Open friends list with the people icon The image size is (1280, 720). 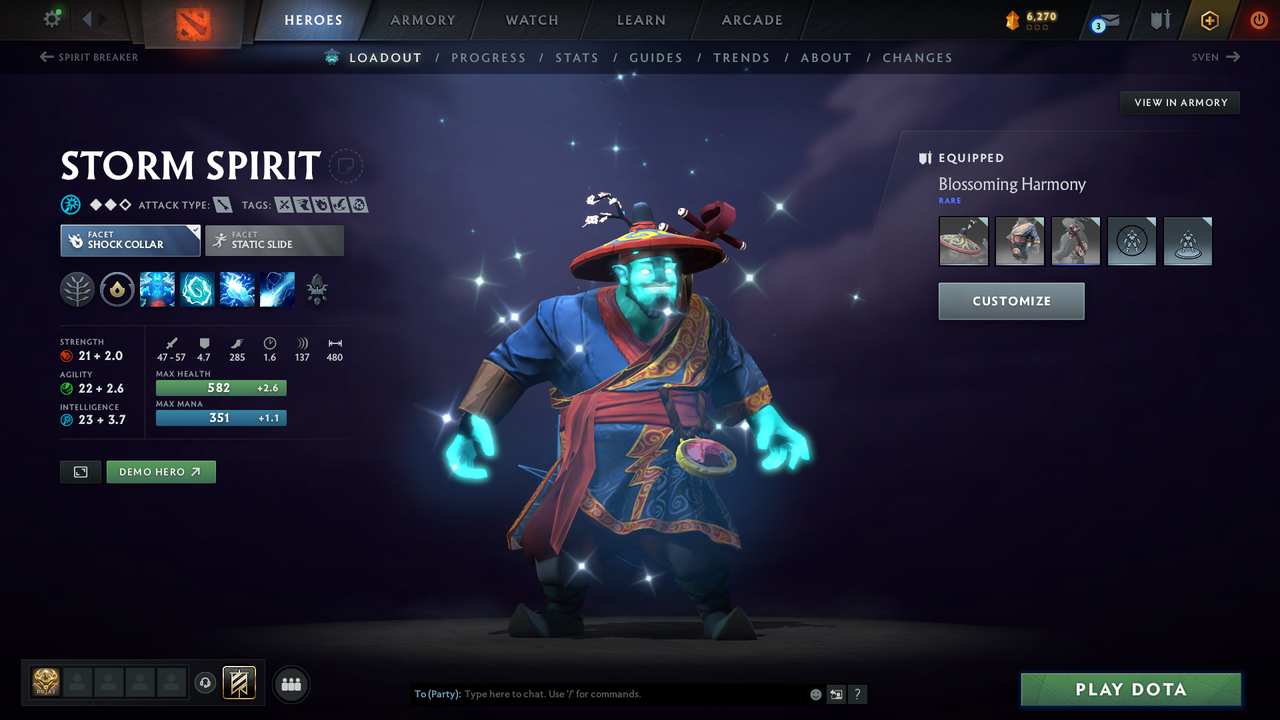click(290, 683)
